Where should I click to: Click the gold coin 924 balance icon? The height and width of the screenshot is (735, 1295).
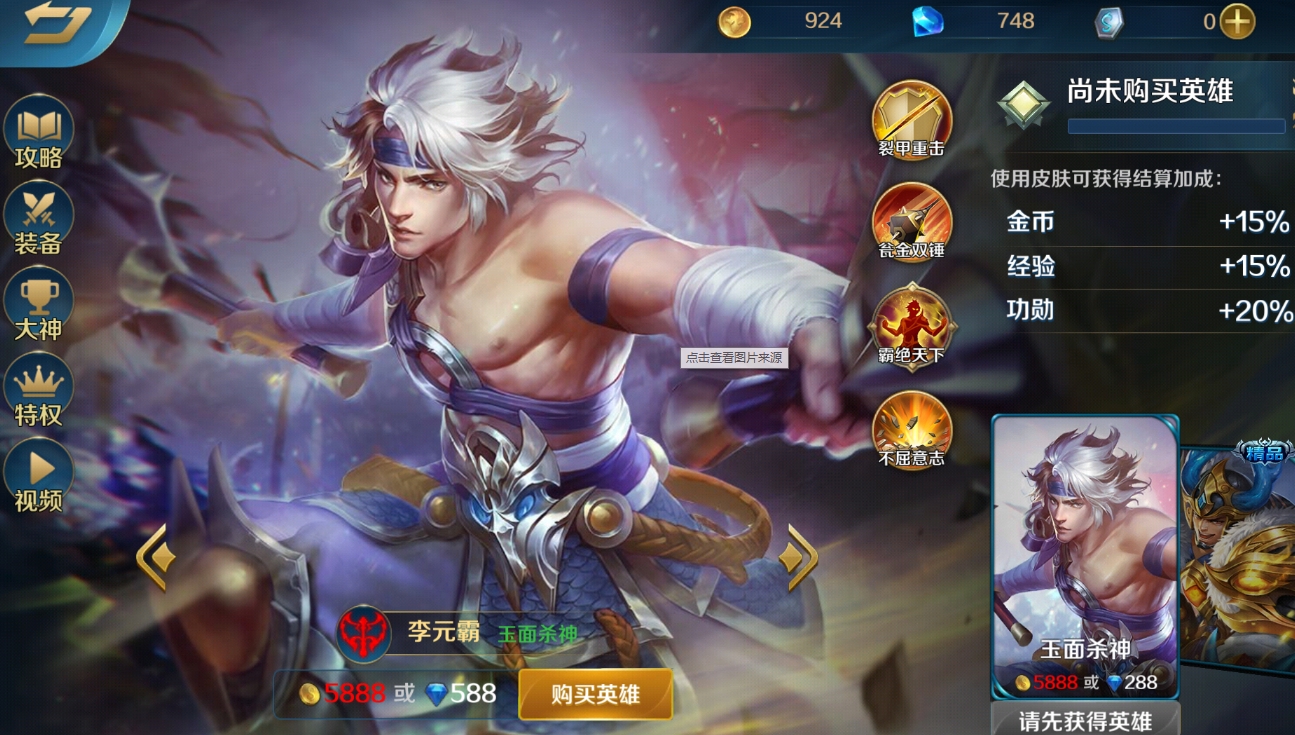[737, 19]
